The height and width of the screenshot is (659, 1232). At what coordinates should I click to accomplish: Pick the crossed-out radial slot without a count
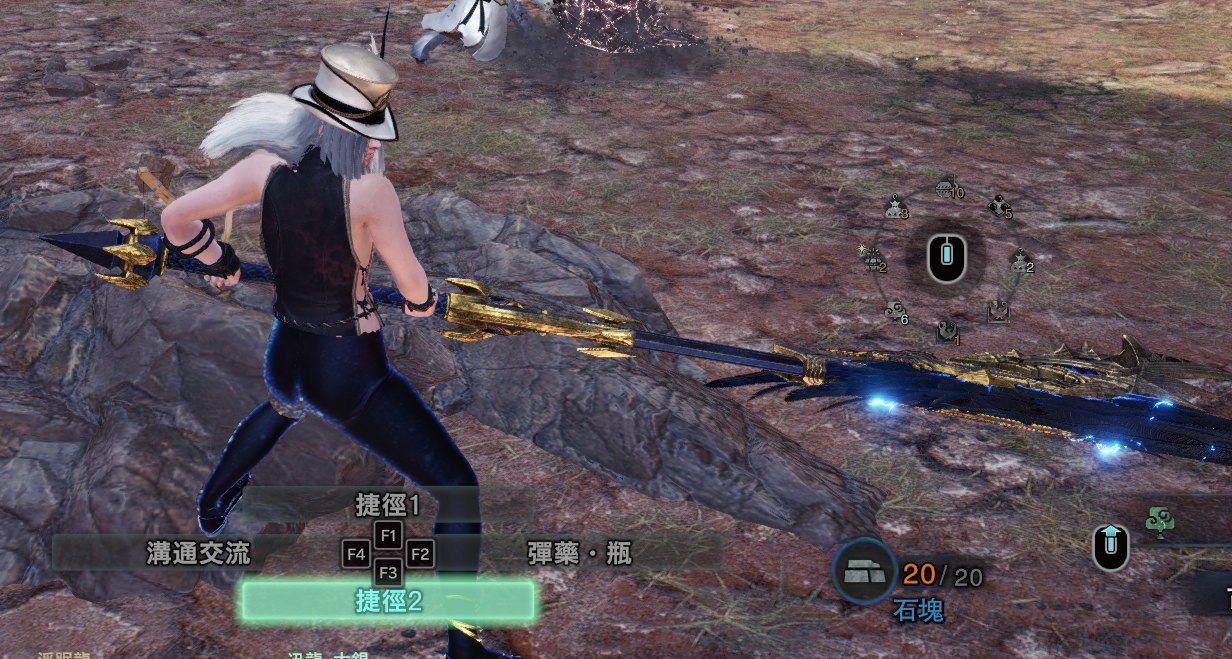996,312
